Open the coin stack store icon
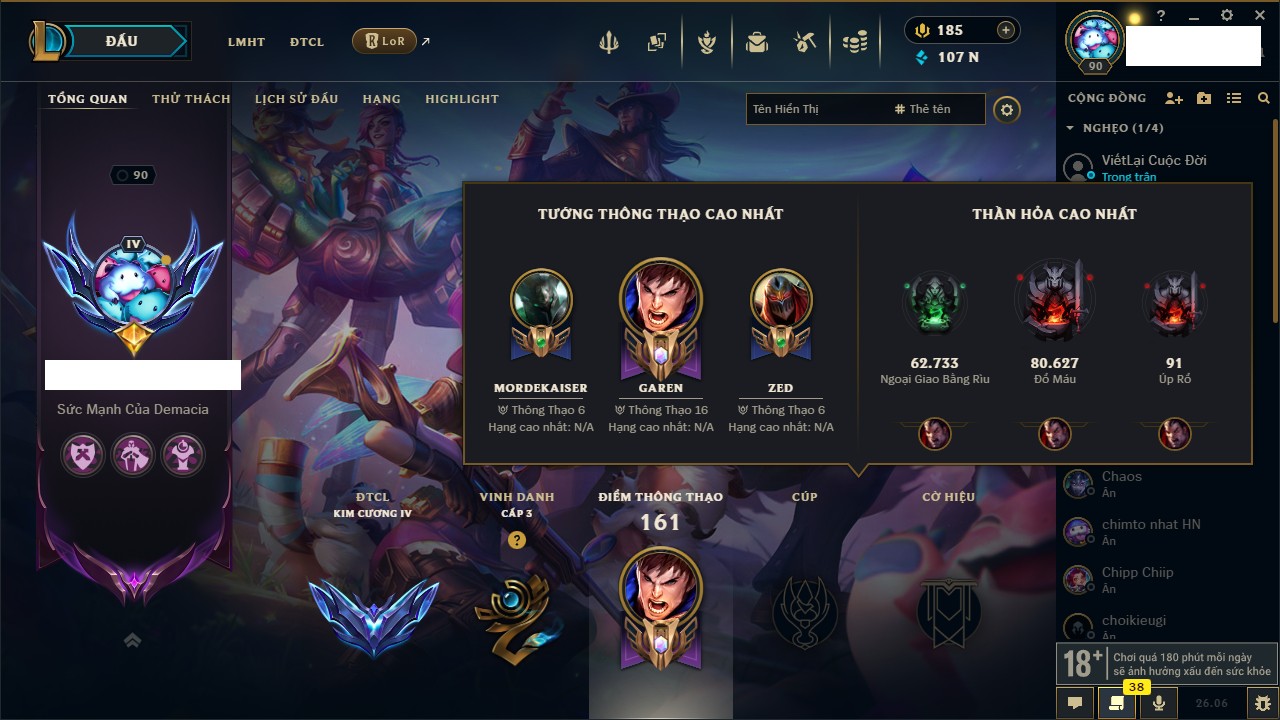 tap(854, 42)
